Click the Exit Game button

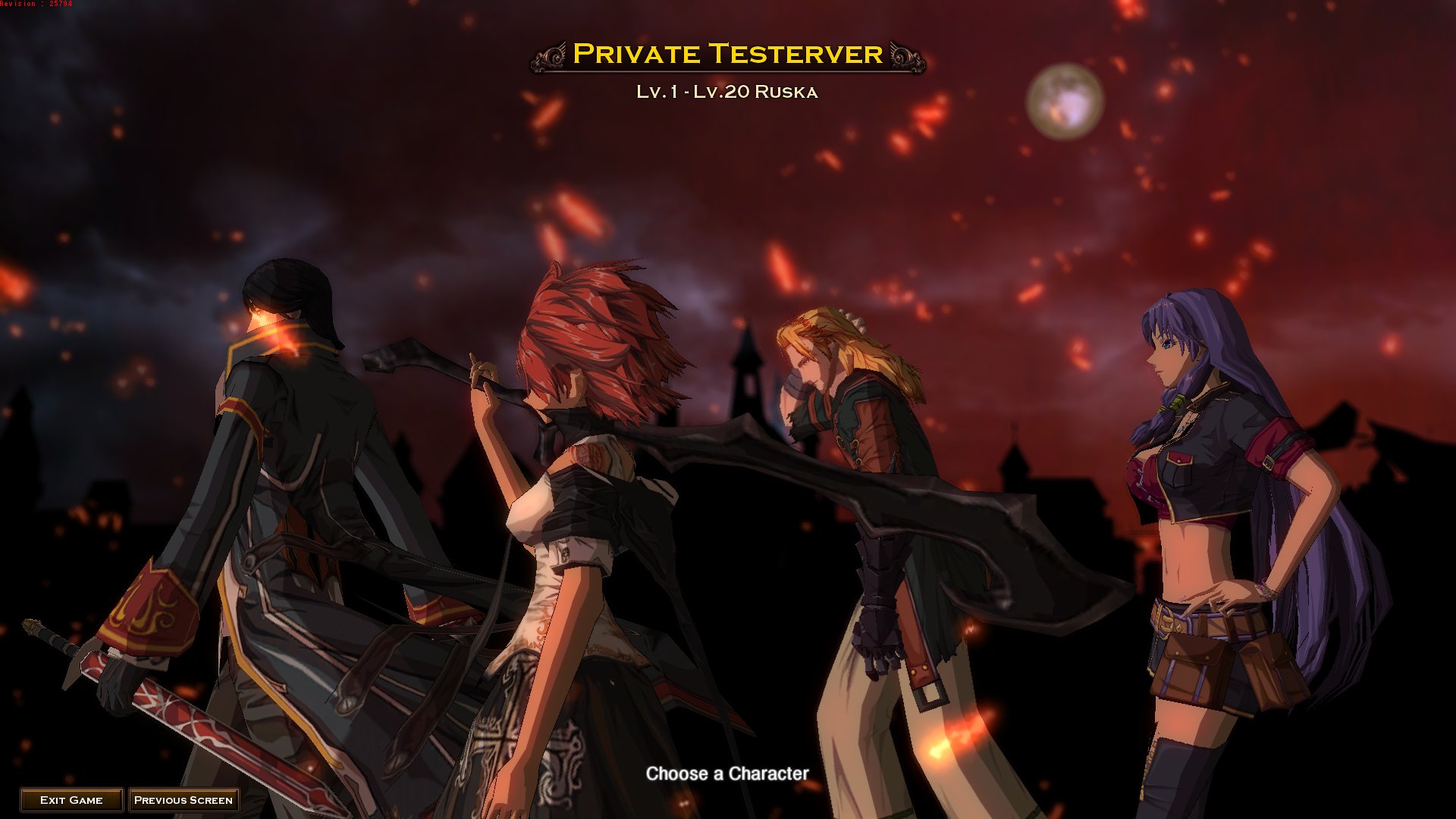tap(74, 799)
